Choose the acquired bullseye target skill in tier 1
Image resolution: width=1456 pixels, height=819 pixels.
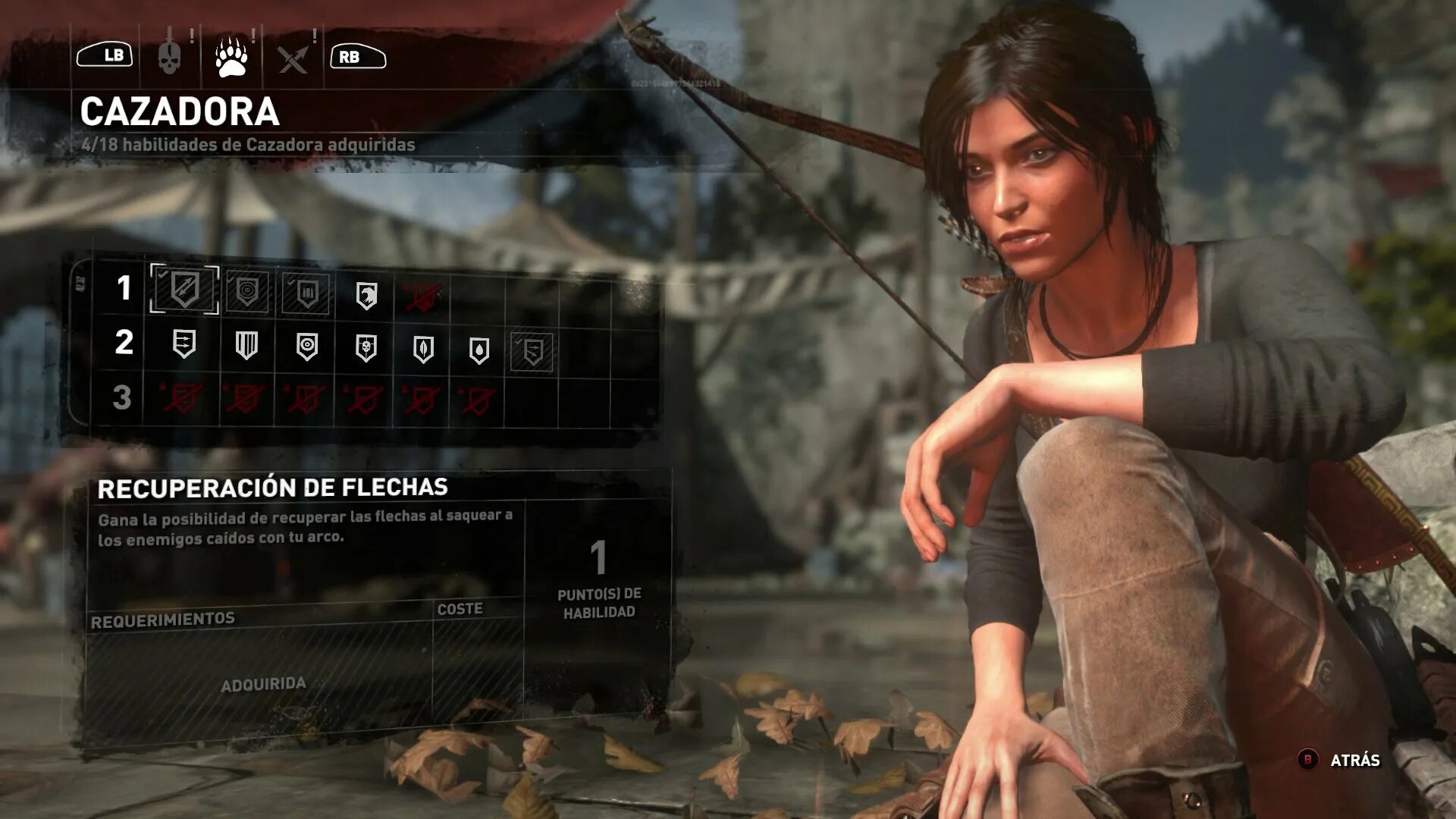(247, 291)
